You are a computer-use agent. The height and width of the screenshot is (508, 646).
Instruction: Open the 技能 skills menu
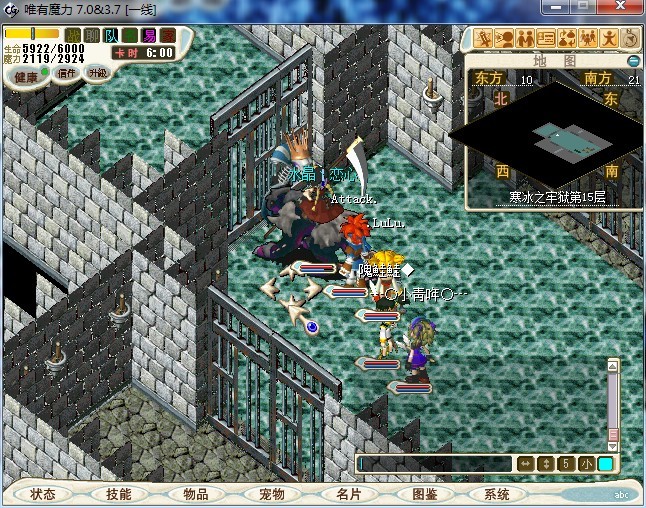coord(118,494)
